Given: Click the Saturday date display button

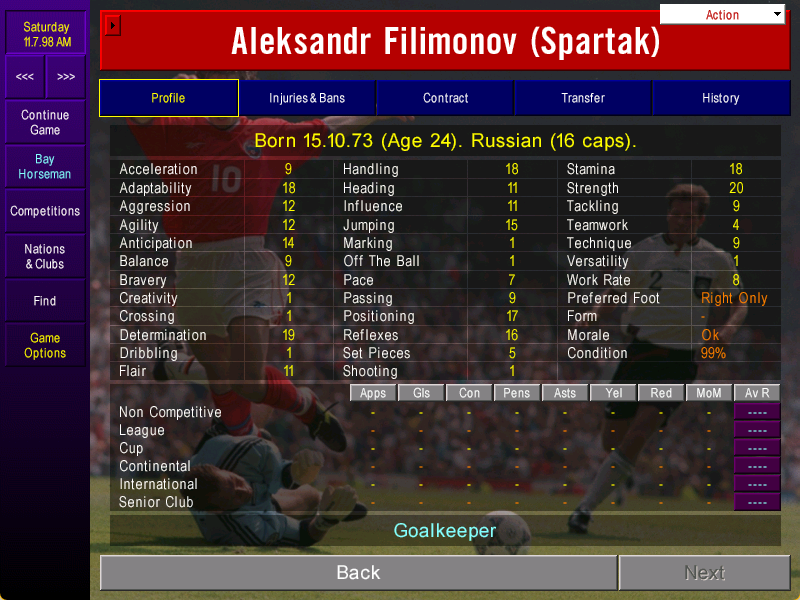Looking at the screenshot, I should (46, 34).
